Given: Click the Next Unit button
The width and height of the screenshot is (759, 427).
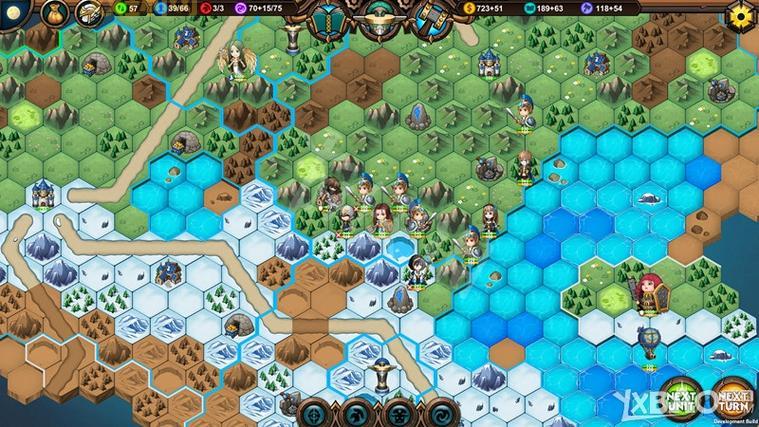Looking at the screenshot, I should pos(681,399).
